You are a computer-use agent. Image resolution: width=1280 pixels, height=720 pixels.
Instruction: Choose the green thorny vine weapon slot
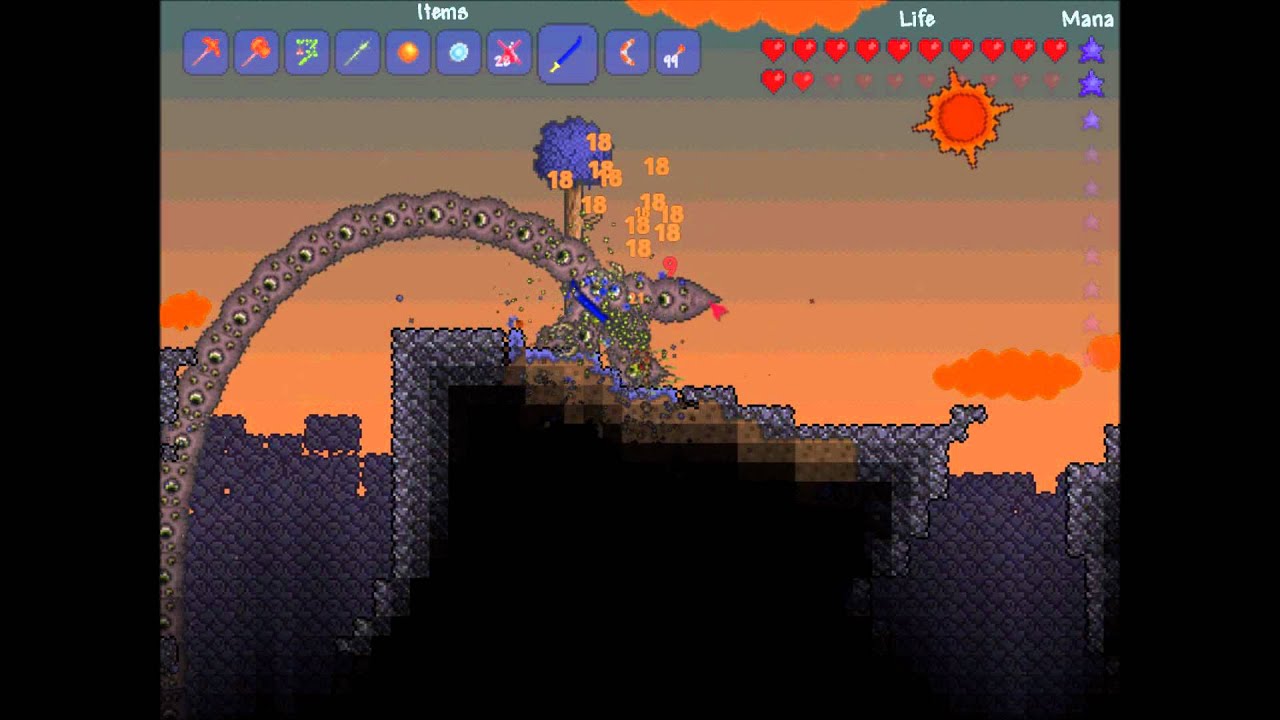(307, 52)
